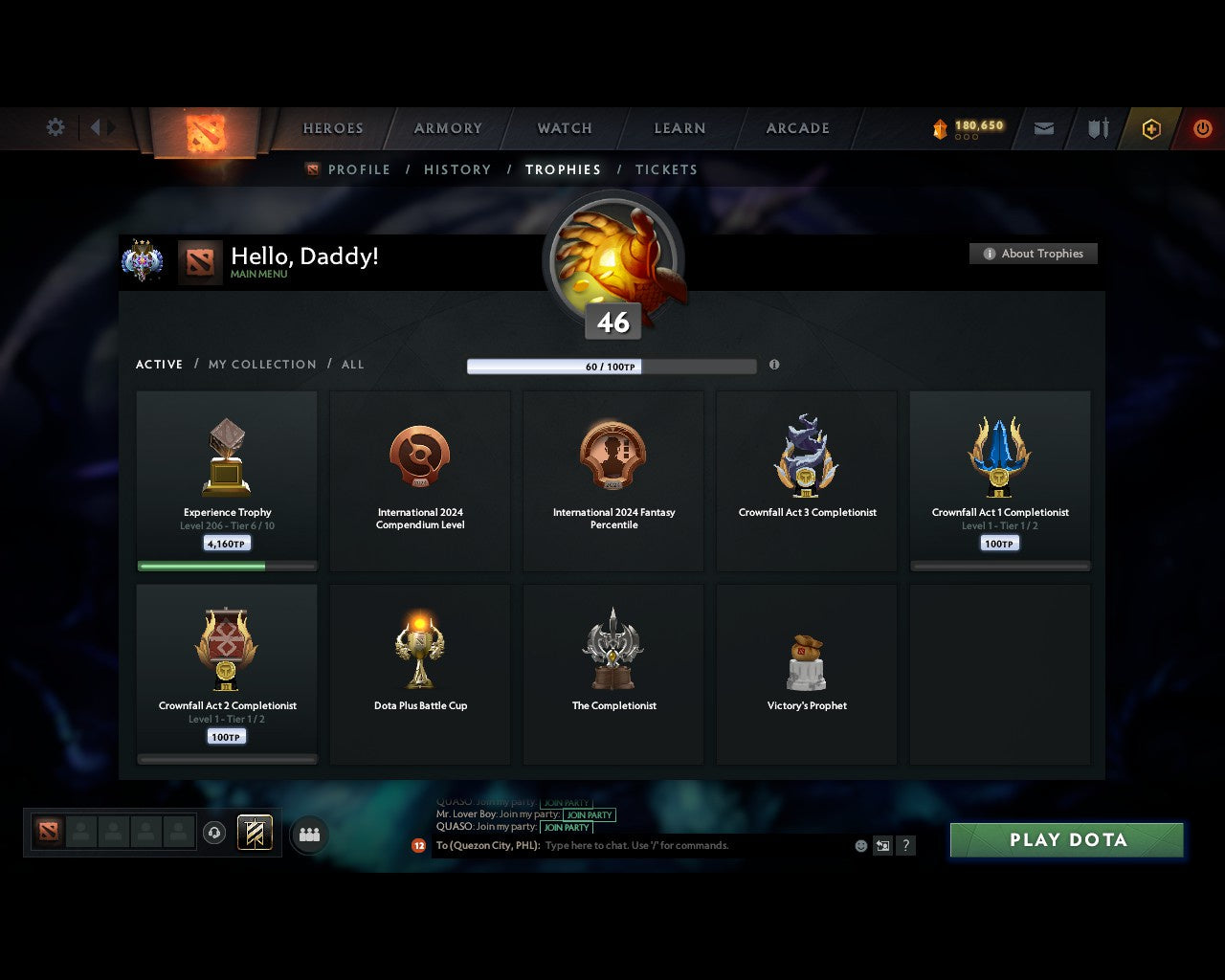This screenshot has width=1225, height=980.
Task: Open the emoticon picker in chat
Action: (x=859, y=846)
